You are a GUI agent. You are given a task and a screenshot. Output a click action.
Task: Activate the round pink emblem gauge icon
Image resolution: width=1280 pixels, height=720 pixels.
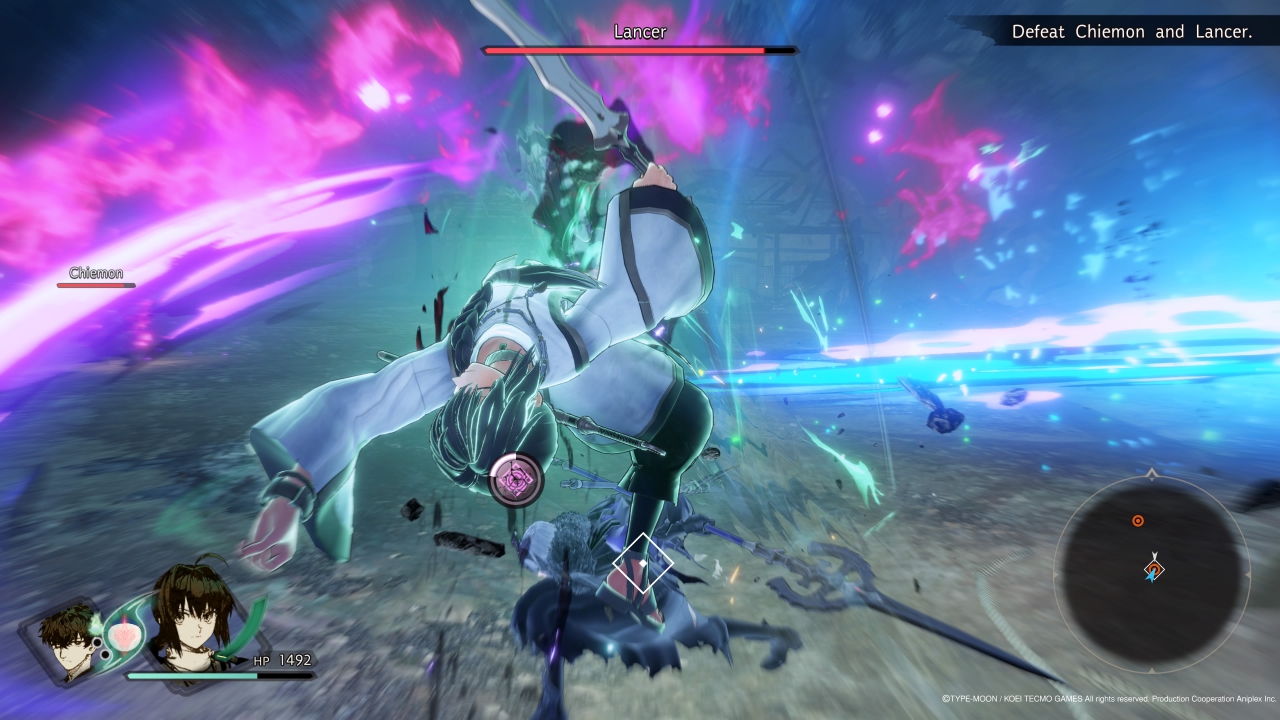click(516, 479)
